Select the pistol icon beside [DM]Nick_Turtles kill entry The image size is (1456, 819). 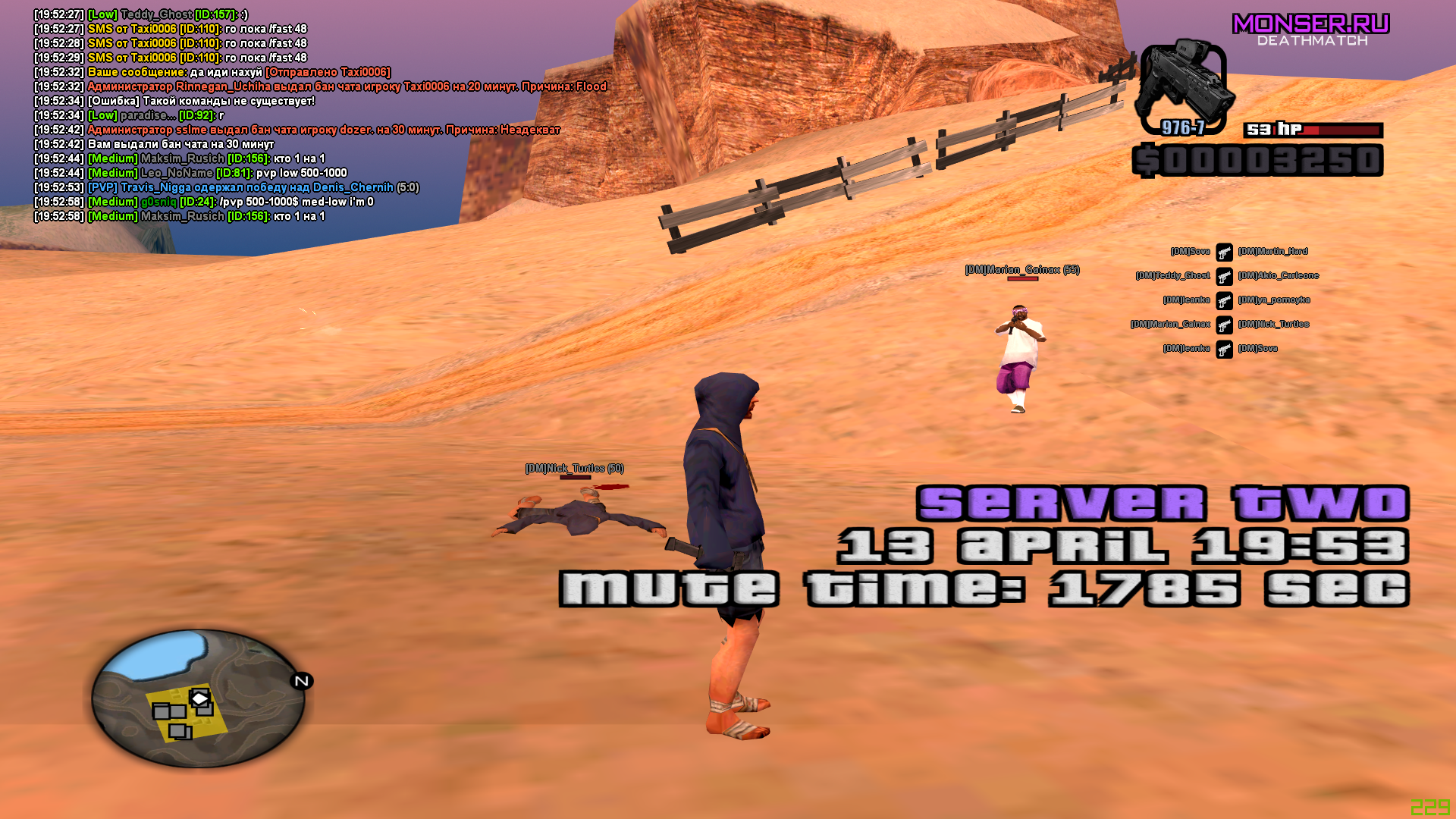point(1226,323)
